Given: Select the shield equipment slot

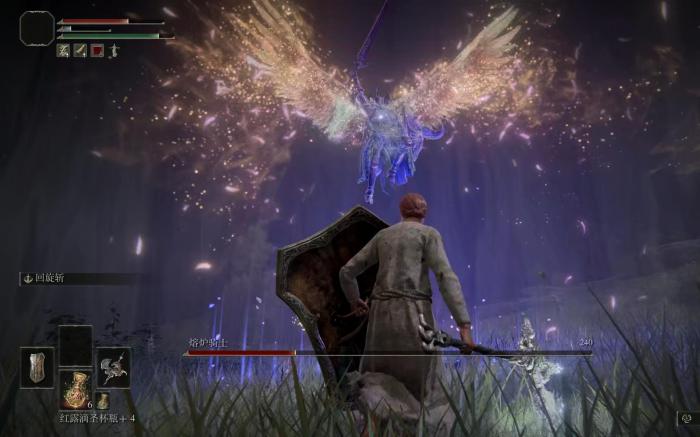Looking at the screenshot, I should 38,367.
